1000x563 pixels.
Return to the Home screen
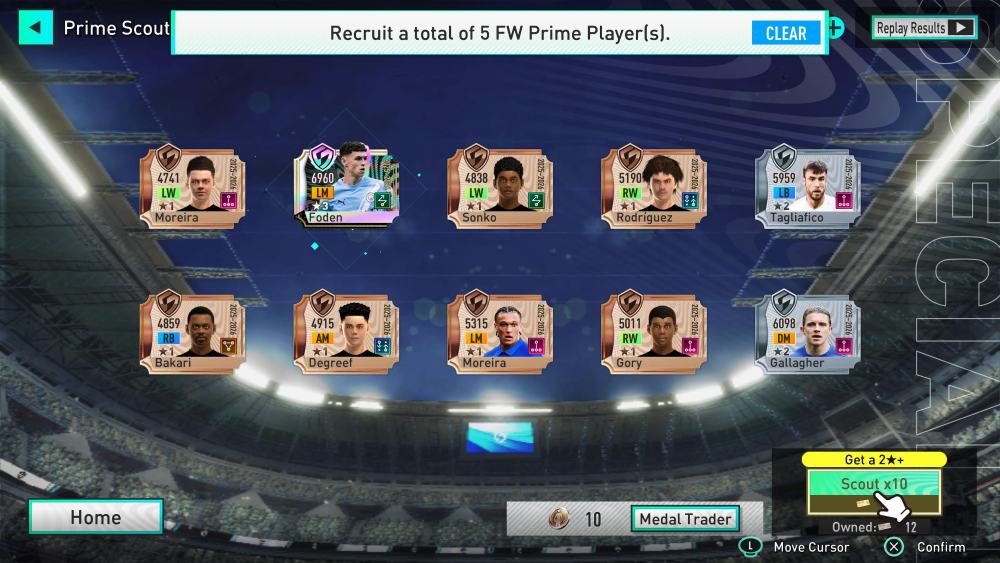click(x=96, y=517)
